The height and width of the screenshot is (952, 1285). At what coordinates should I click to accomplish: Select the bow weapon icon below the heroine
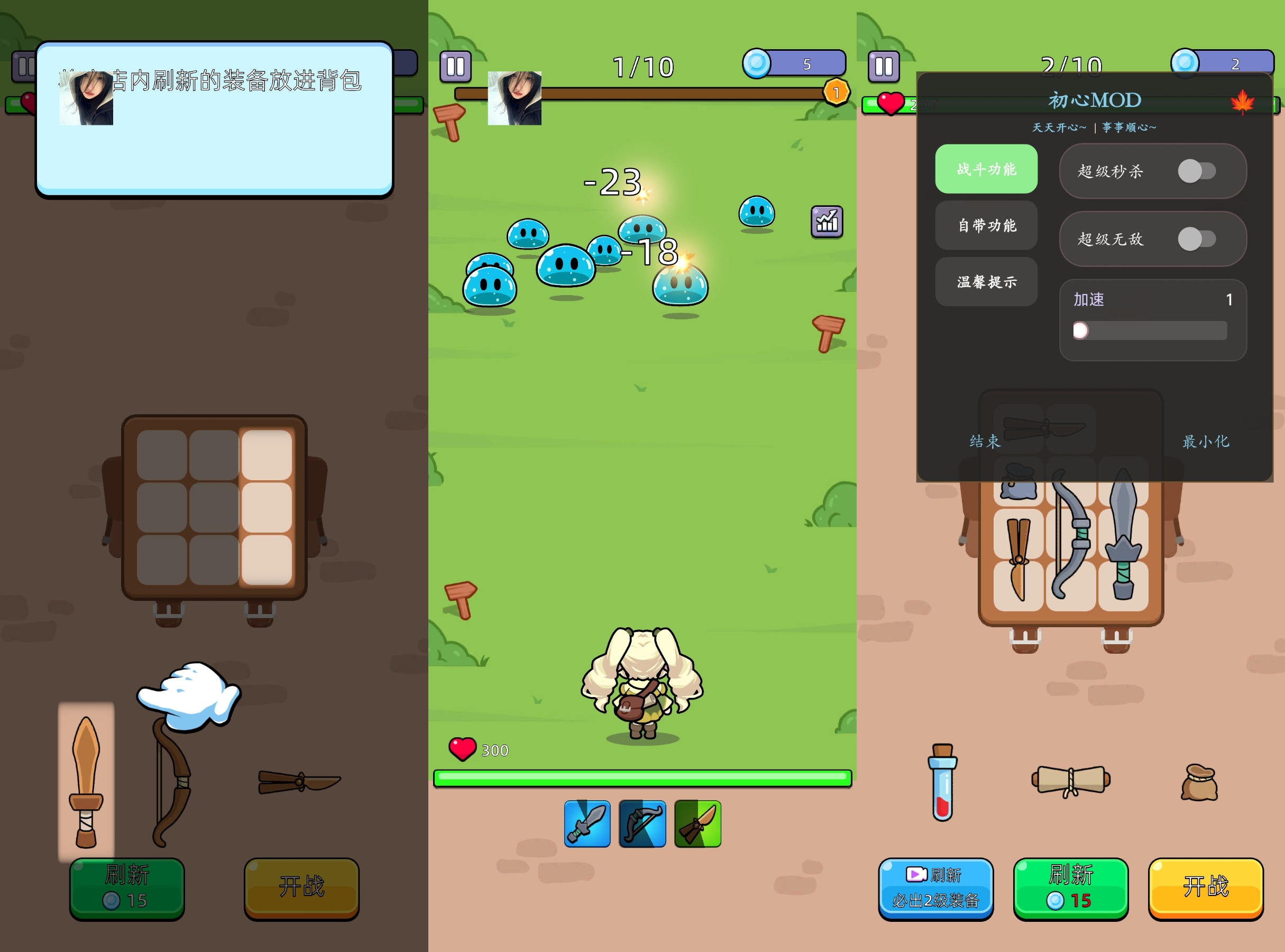coord(641,825)
